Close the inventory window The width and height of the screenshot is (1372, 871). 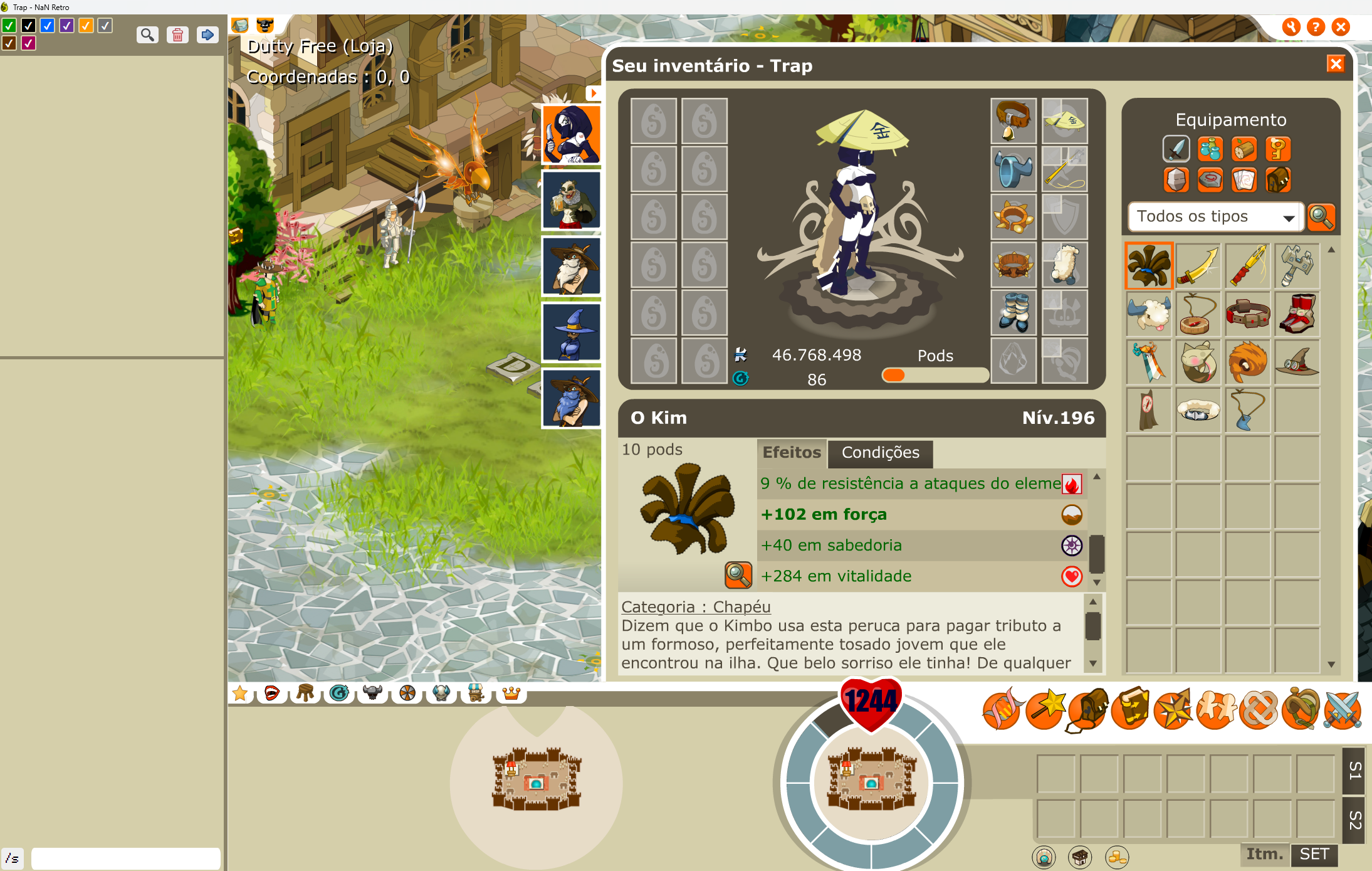click(x=1336, y=64)
